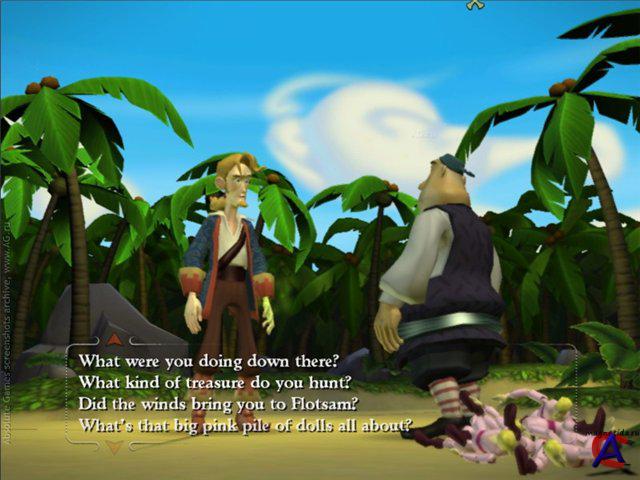
Task: Ask about the big pink pile of dolls
Action: (245, 426)
